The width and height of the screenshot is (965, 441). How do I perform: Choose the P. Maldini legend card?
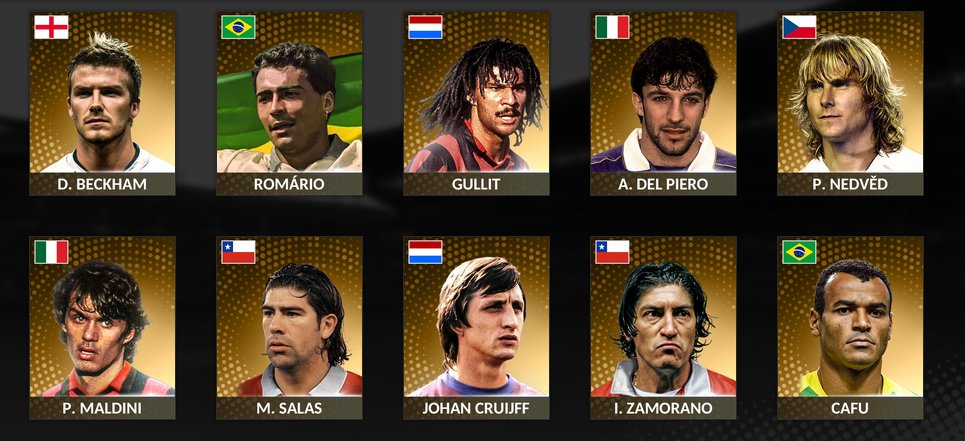point(103,328)
